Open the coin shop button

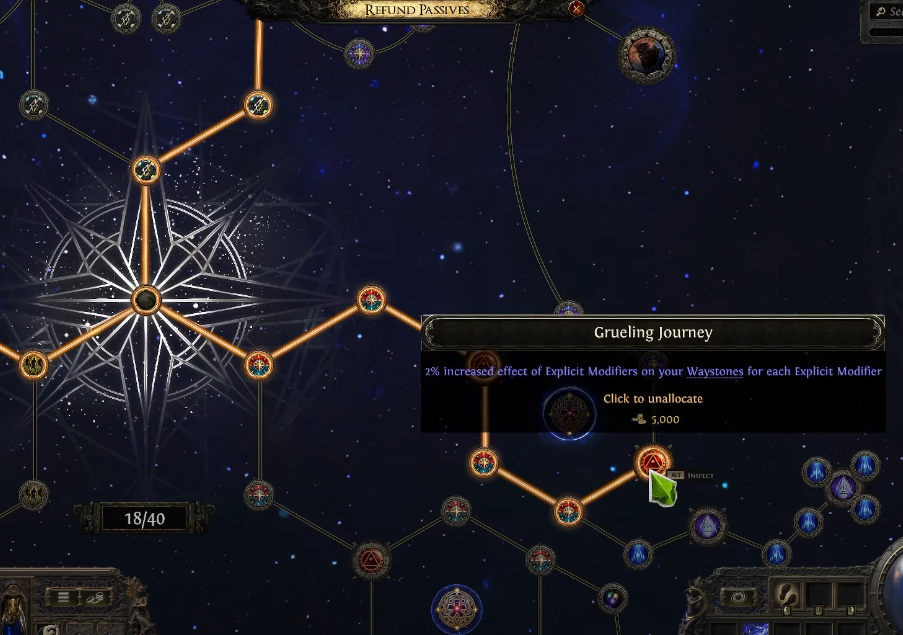pos(96,597)
